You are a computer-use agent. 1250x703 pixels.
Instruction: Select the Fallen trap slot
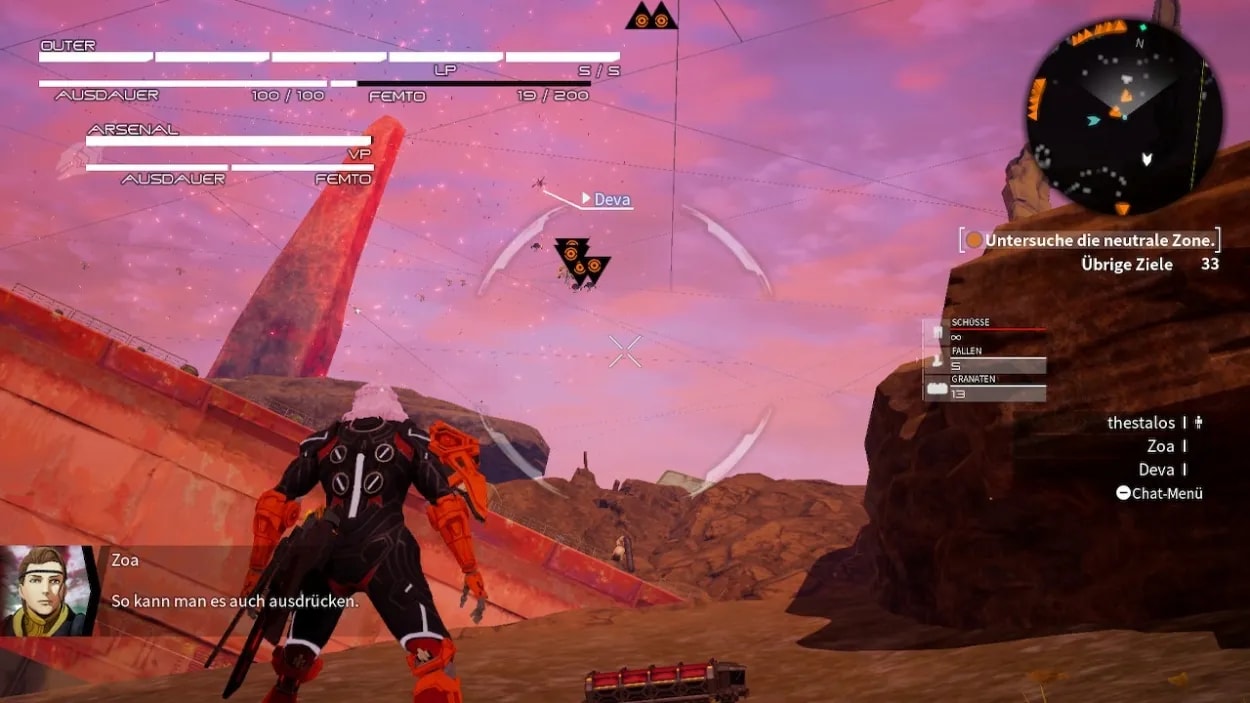(985, 360)
